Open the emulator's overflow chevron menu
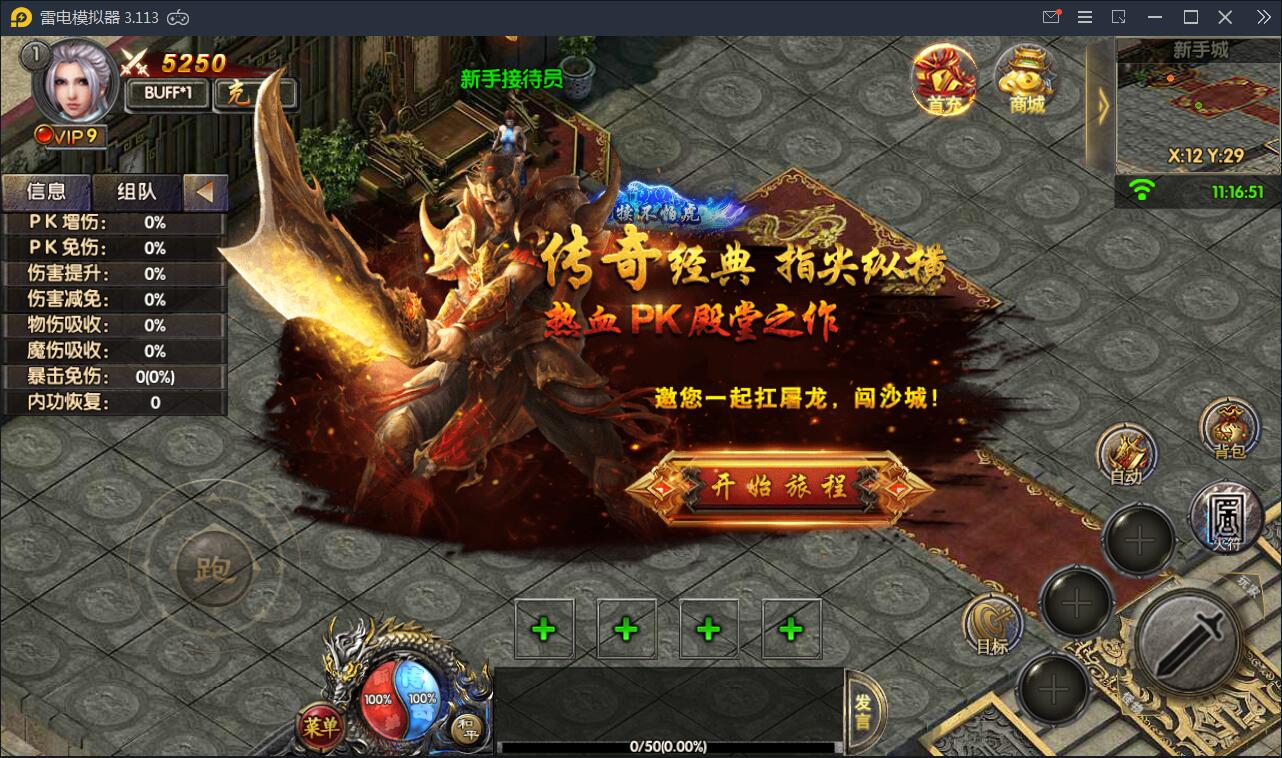The width and height of the screenshot is (1282, 758). tap(1262, 16)
